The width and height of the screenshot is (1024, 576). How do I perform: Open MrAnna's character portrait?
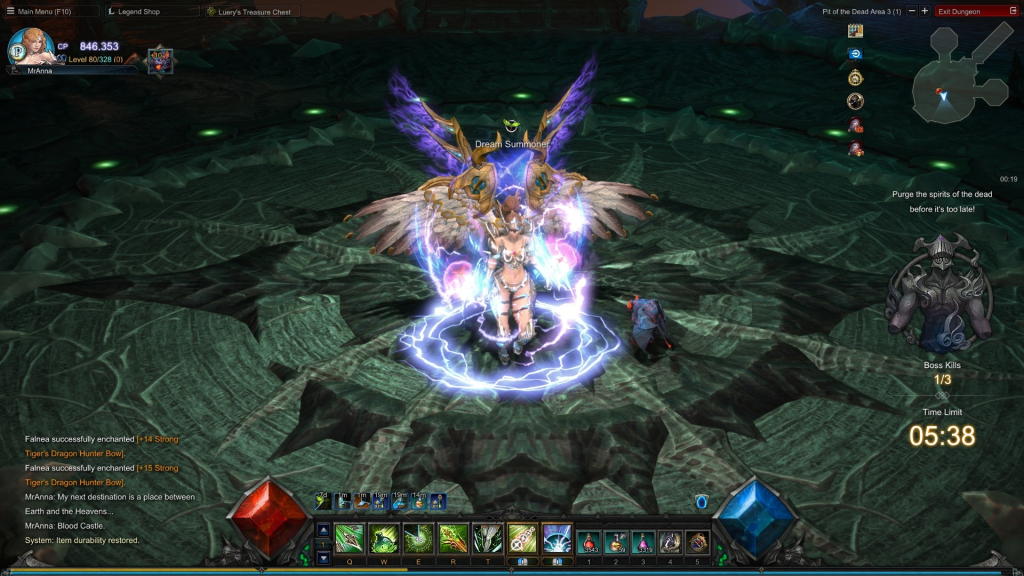[x=30, y=47]
